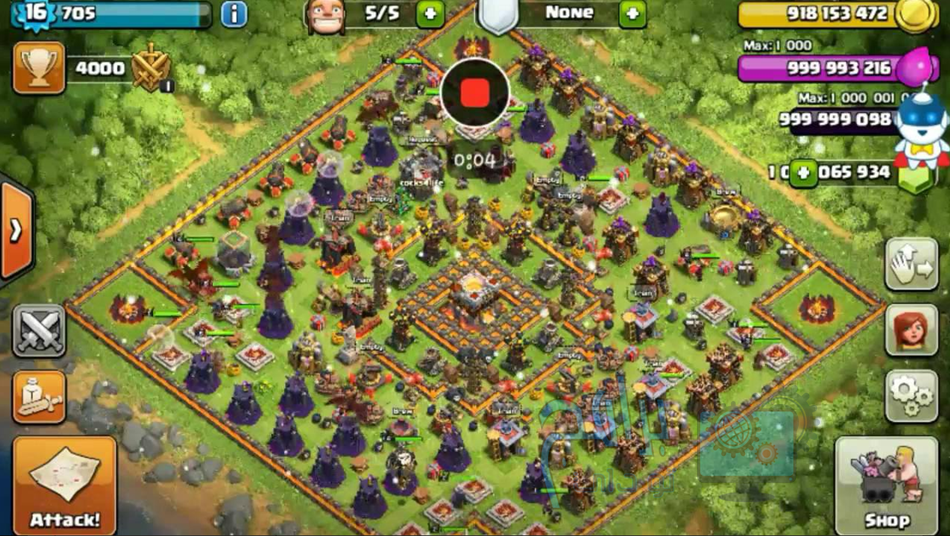Buy gems with the green plus
This screenshot has width=950, height=536.
803,173
